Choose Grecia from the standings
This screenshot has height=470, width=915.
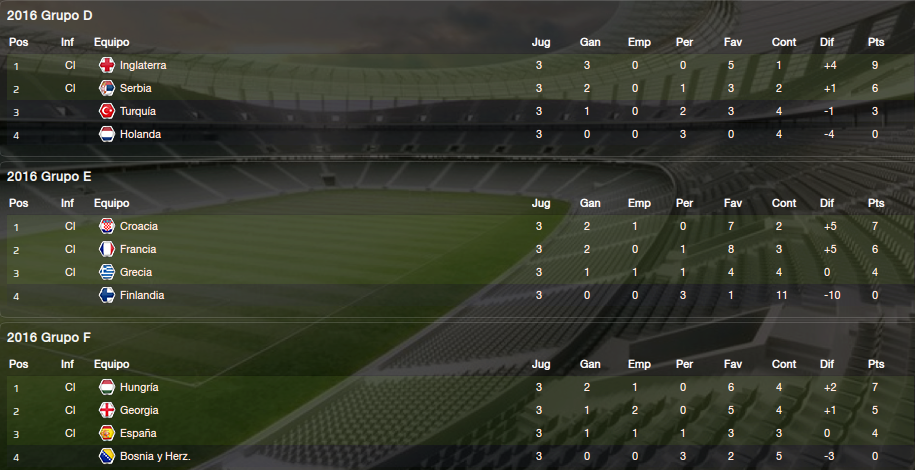click(x=136, y=272)
